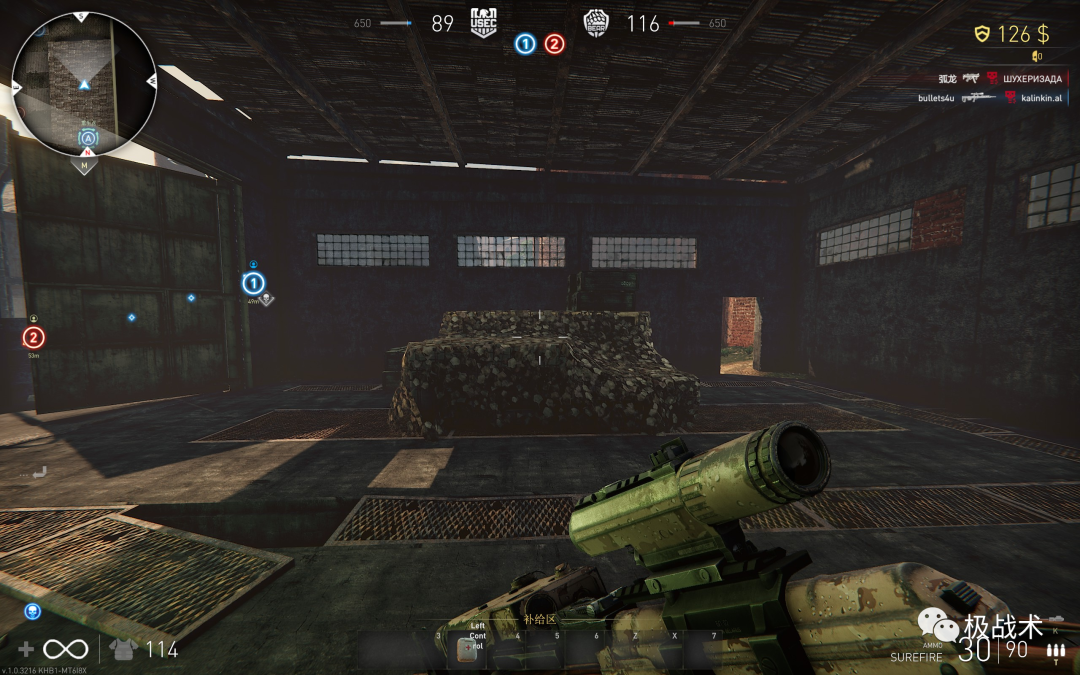Open the circular minimap

[83, 84]
